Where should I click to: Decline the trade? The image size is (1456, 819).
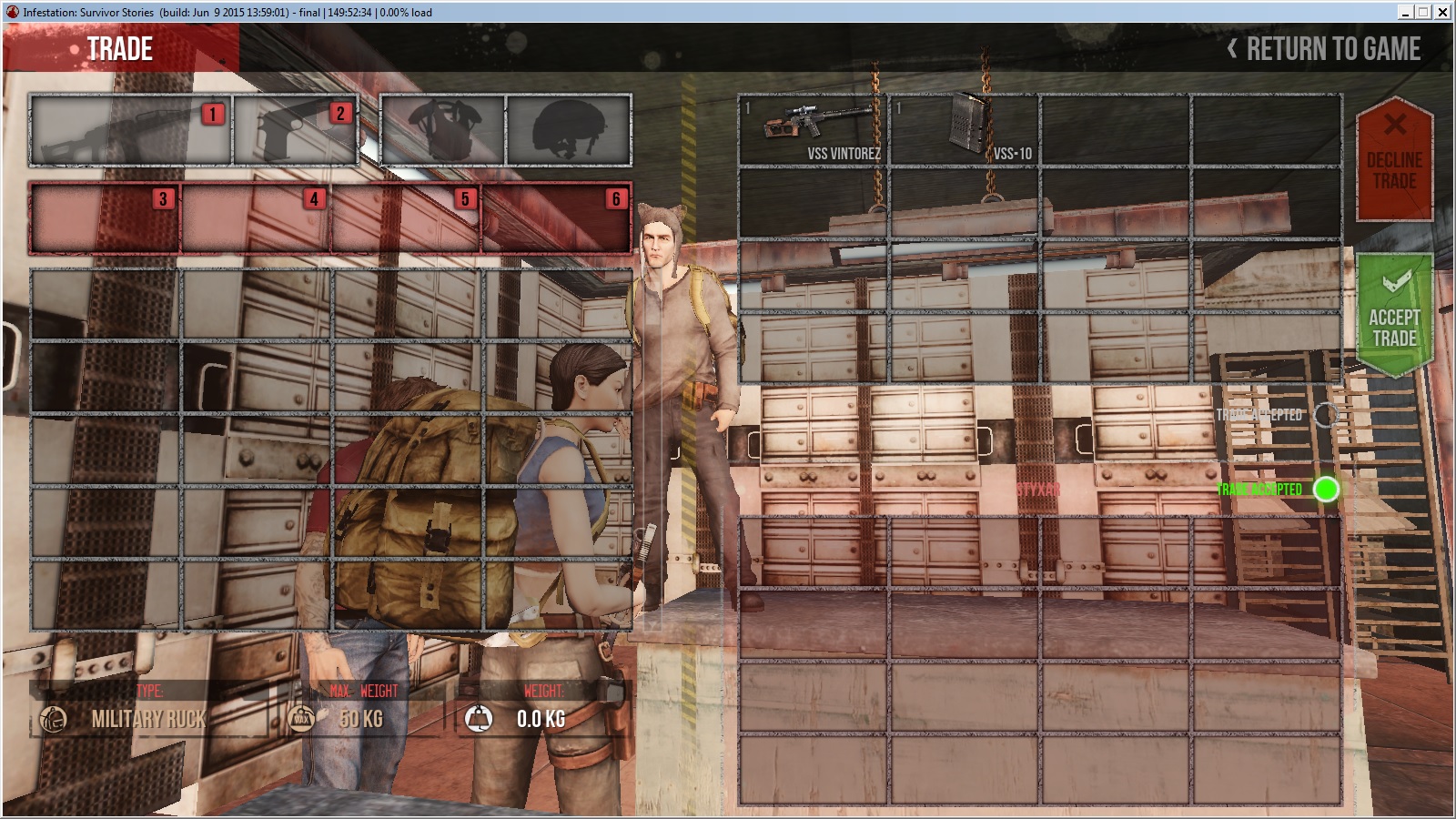tap(1394, 159)
